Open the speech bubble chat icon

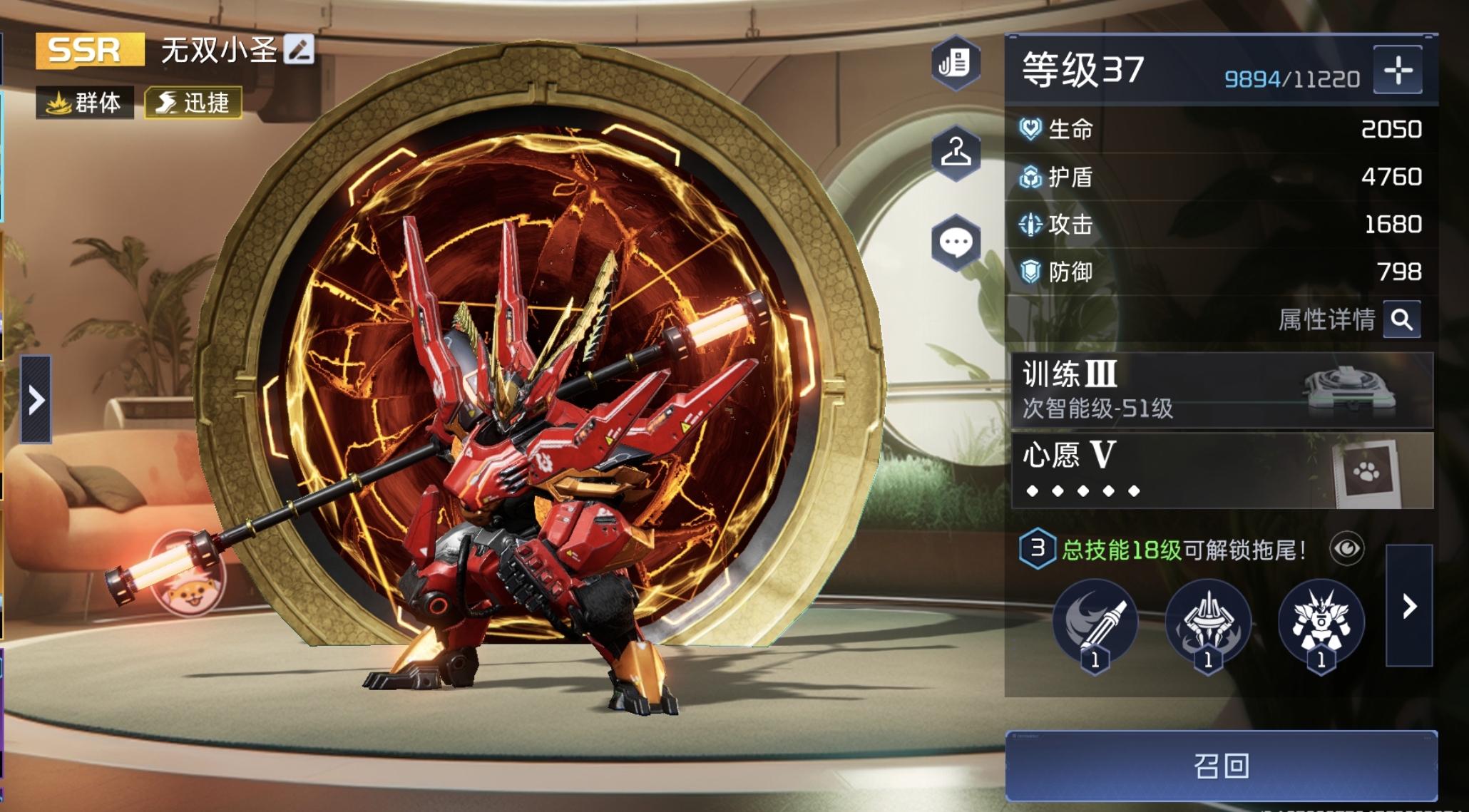(956, 242)
